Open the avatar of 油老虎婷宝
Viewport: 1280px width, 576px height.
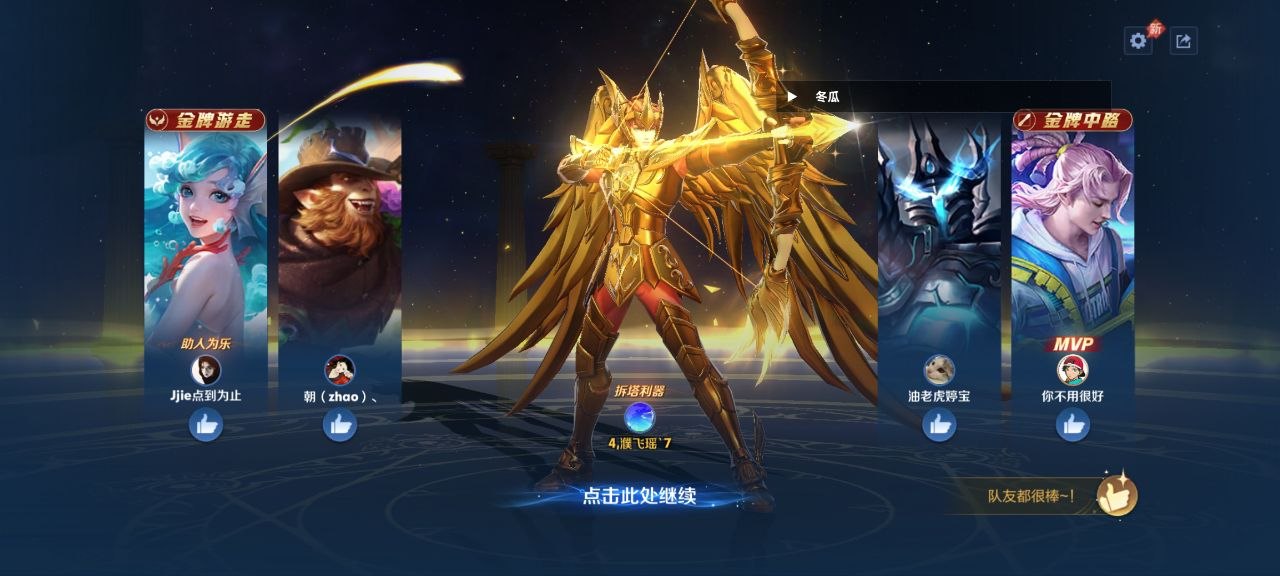(x=939, y=370)
